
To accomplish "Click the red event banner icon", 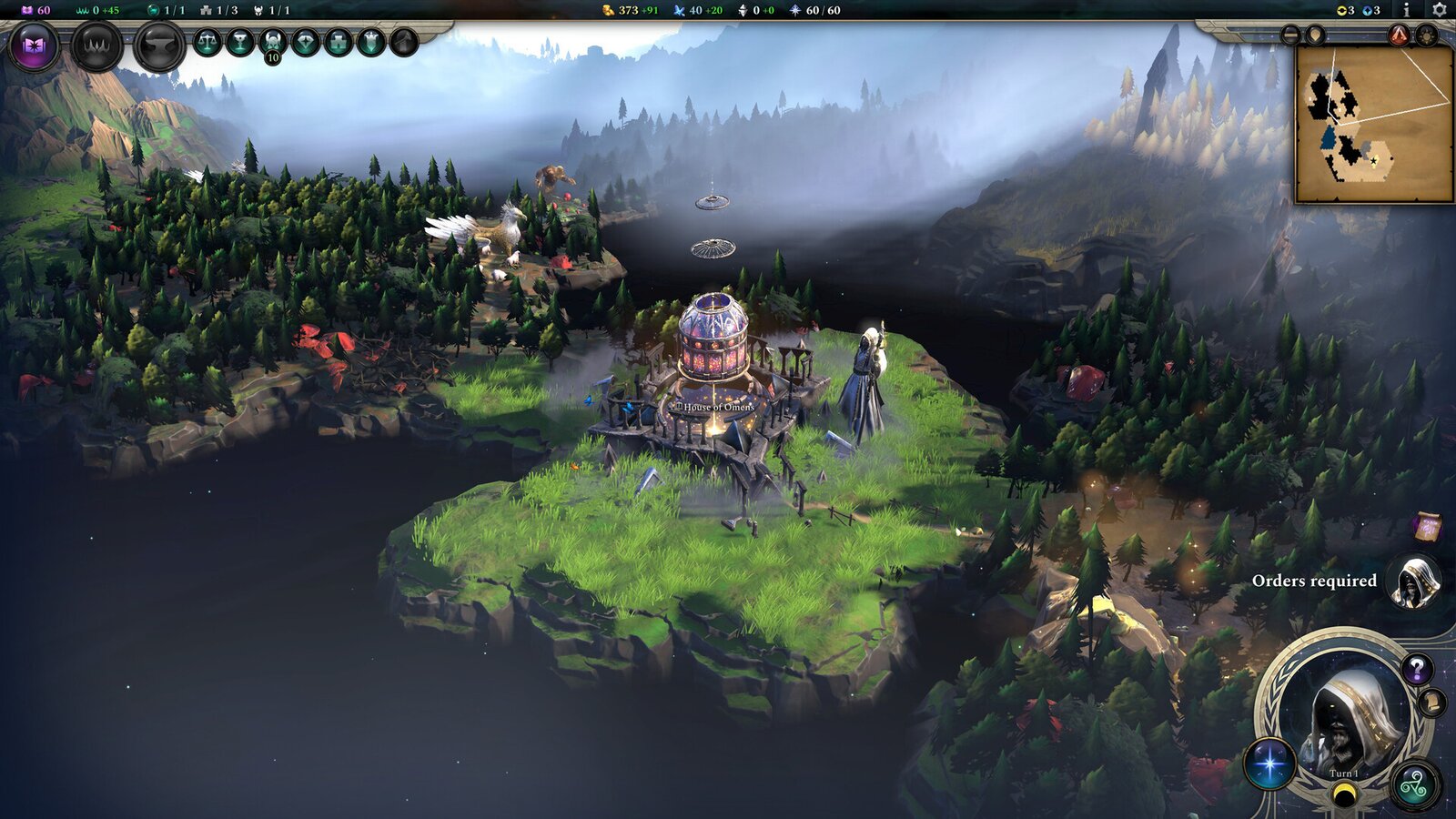I will click(1399, 34).
